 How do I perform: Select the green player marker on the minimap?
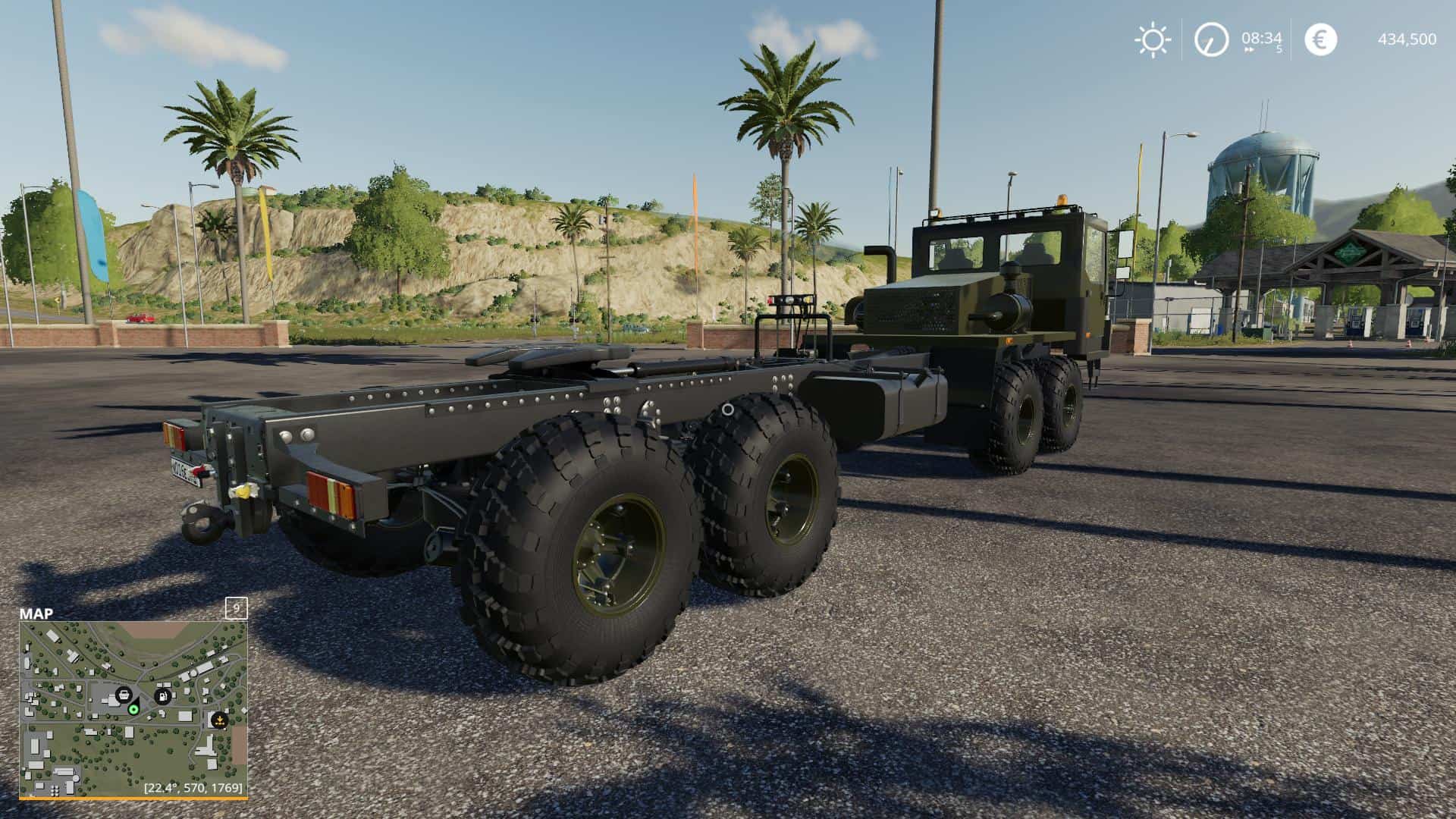(x=134, y=710)
